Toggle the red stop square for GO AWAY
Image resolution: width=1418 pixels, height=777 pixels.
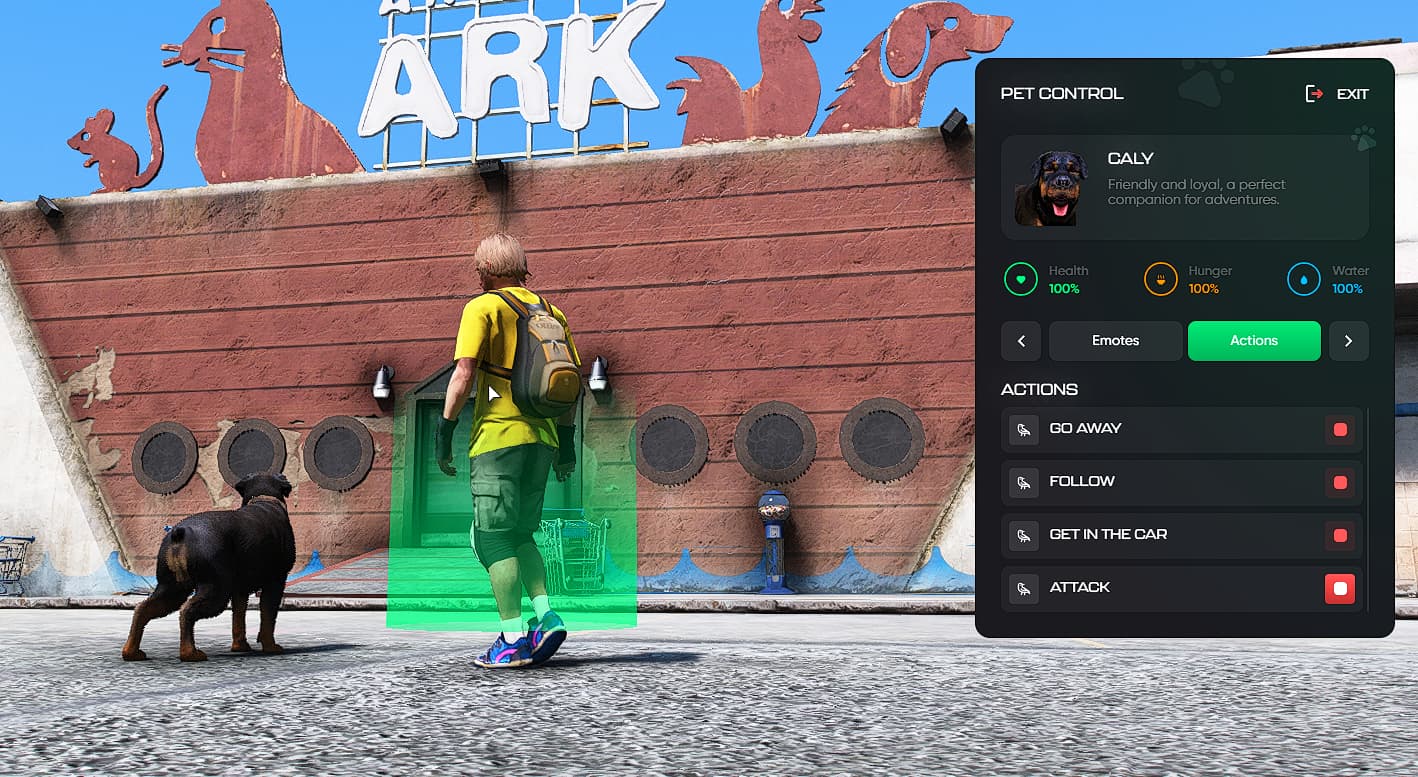[x=1340, y=430]
